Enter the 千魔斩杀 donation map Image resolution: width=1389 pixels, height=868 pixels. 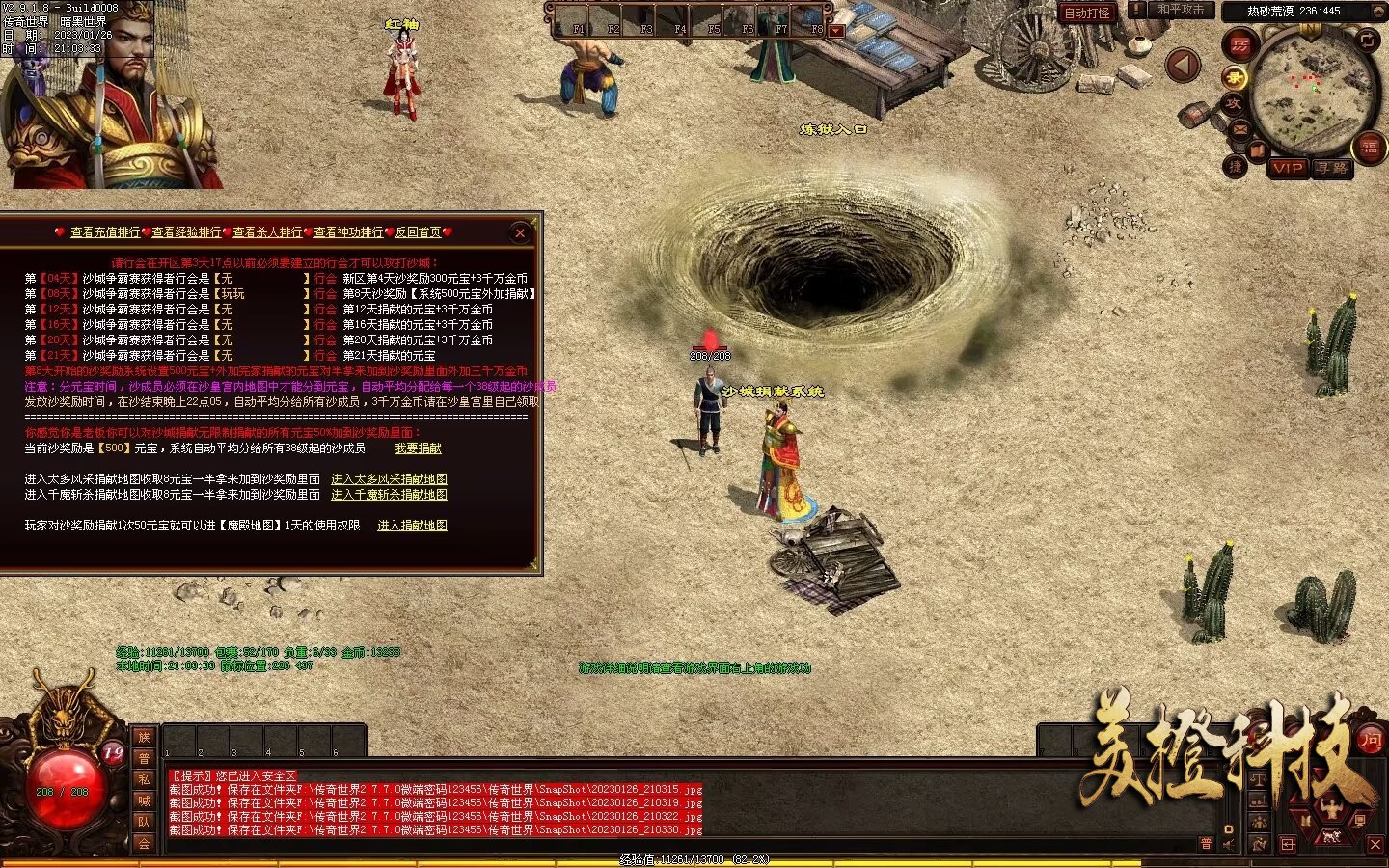pyautogui.click(x=389, y=495)
